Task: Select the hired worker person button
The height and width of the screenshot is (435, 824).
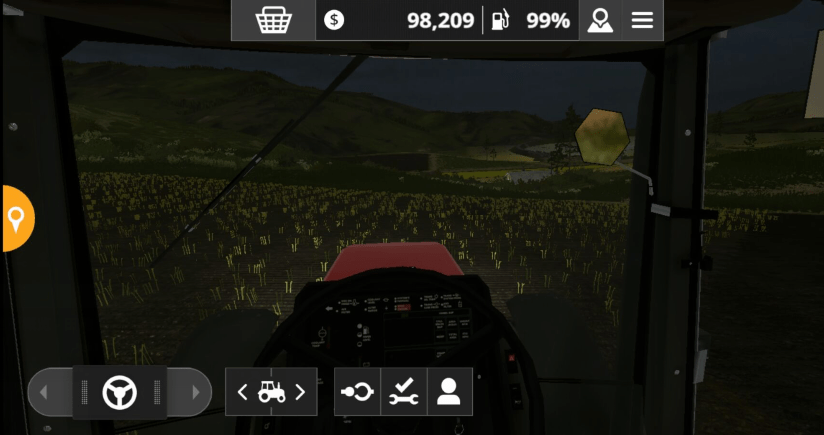Action: (x=449, y=392)
